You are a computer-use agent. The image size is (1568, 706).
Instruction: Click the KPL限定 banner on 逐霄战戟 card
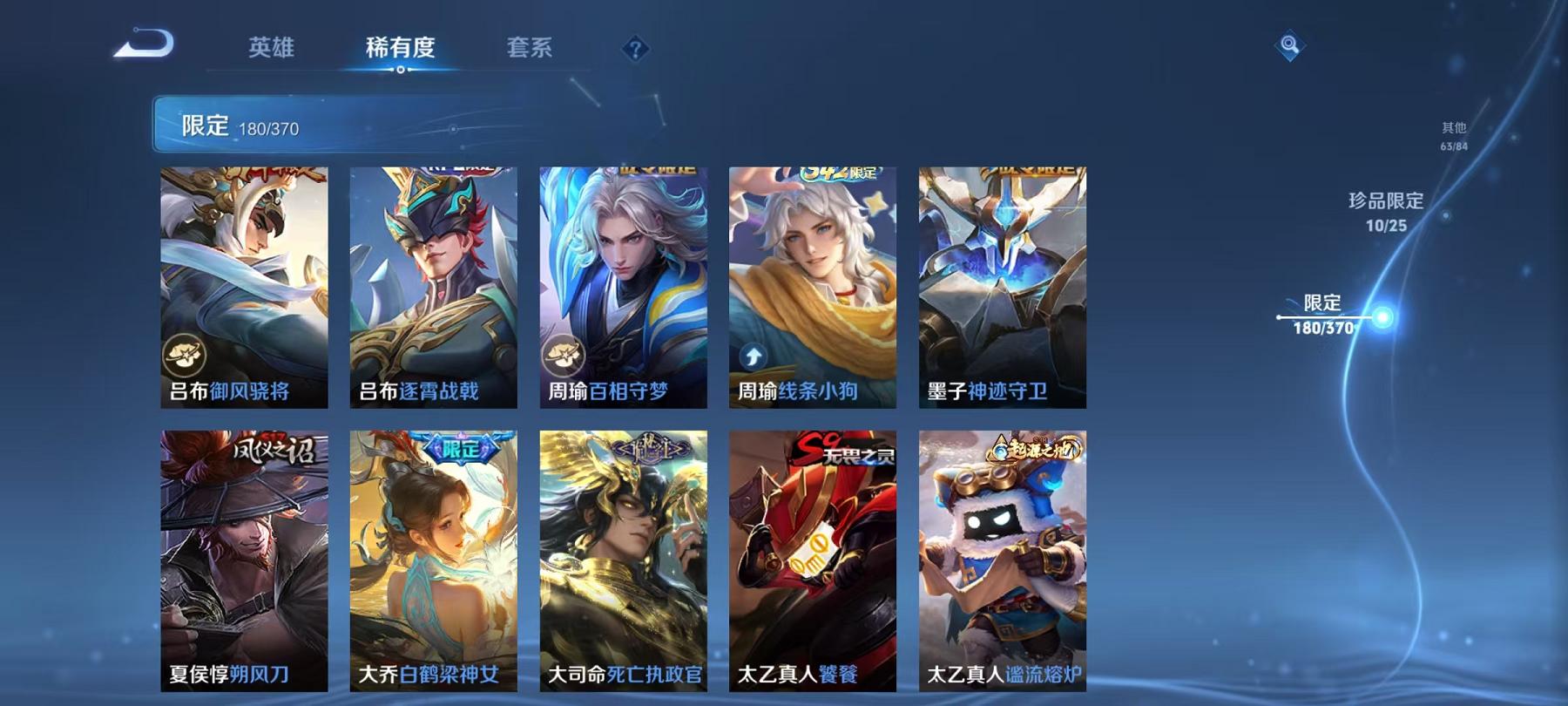click(x=451, y=169)
